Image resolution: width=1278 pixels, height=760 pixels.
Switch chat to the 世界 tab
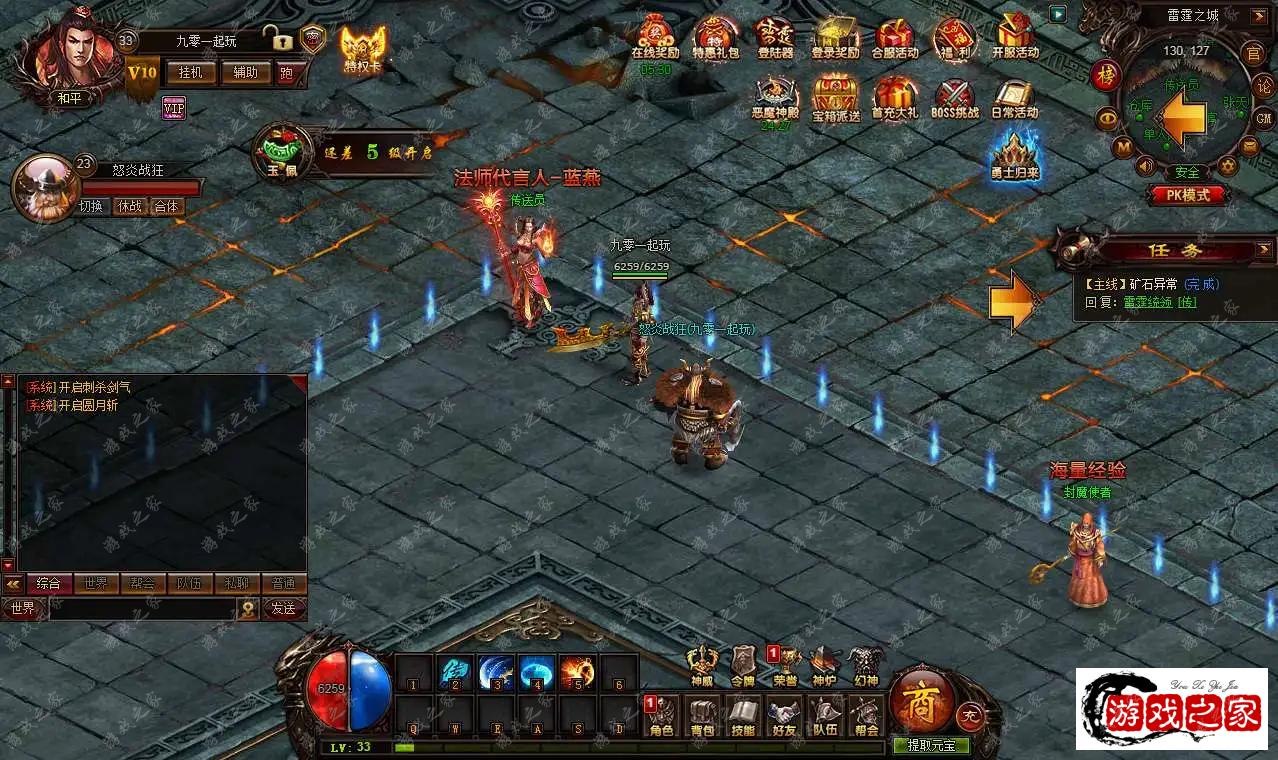96,583
